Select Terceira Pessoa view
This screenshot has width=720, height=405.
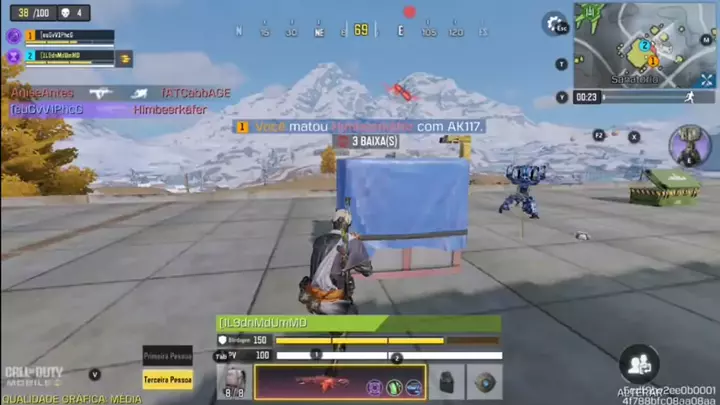click(167, 380)
